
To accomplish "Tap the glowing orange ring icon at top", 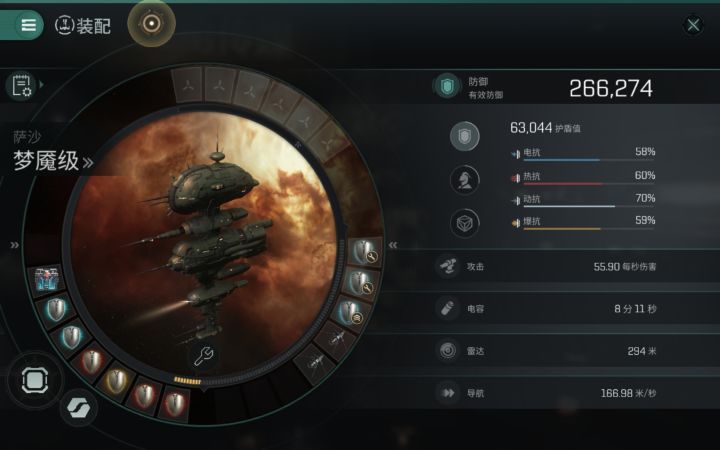I will coord(152,23).
